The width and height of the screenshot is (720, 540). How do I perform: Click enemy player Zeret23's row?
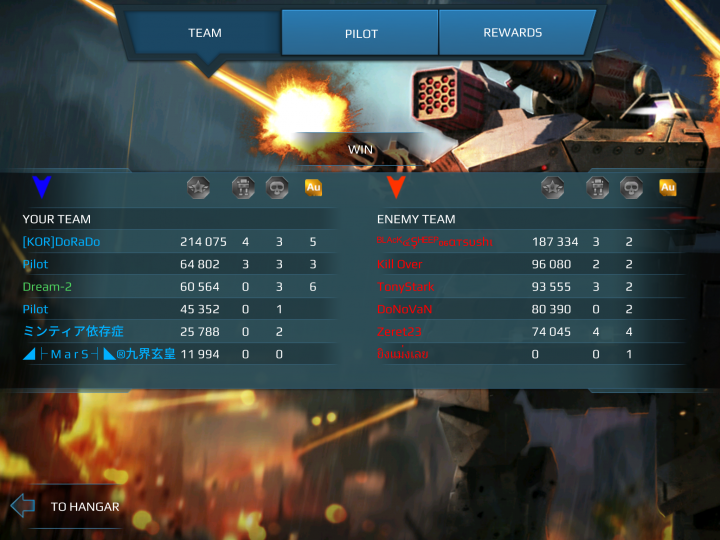400,331
